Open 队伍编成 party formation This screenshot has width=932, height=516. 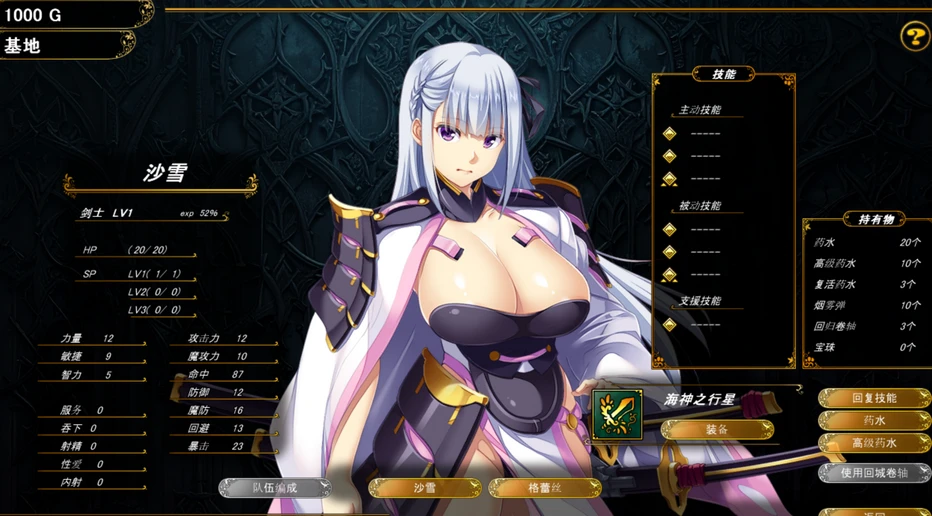point(275,488)
